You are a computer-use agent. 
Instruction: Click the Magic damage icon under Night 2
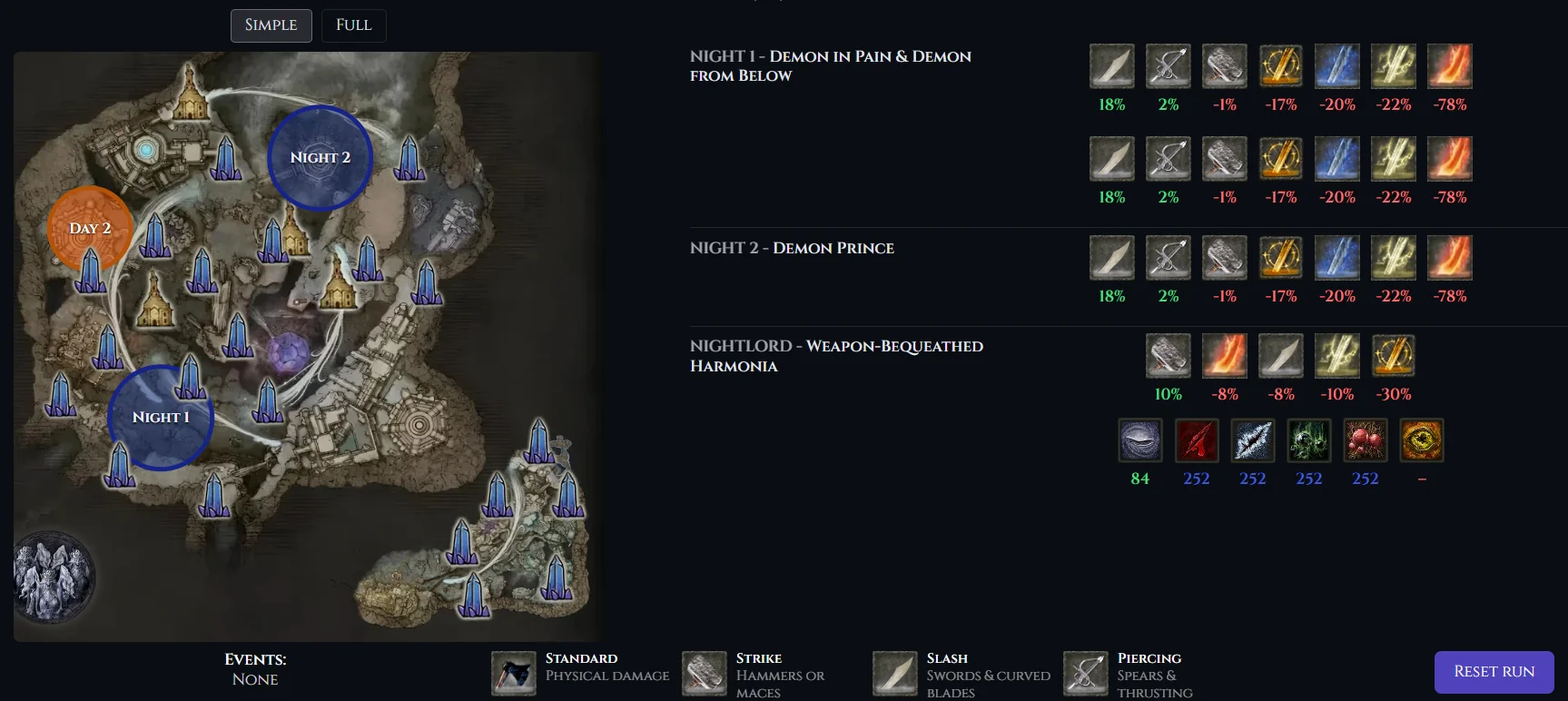point(1337,257)
